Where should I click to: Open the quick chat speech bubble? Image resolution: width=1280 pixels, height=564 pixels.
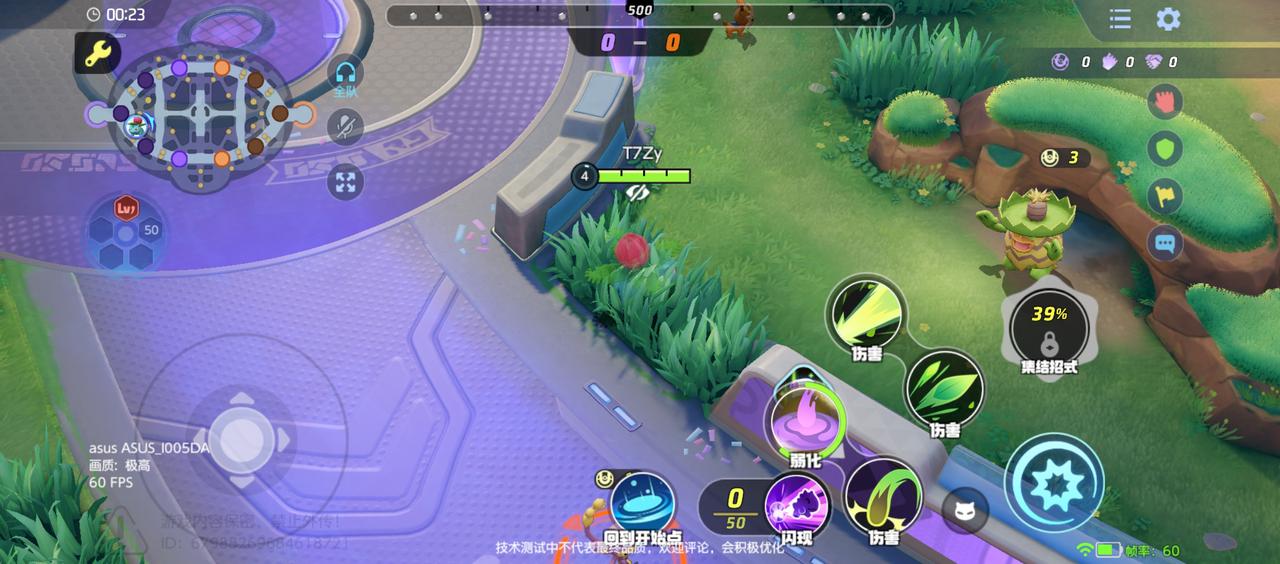1165,242
